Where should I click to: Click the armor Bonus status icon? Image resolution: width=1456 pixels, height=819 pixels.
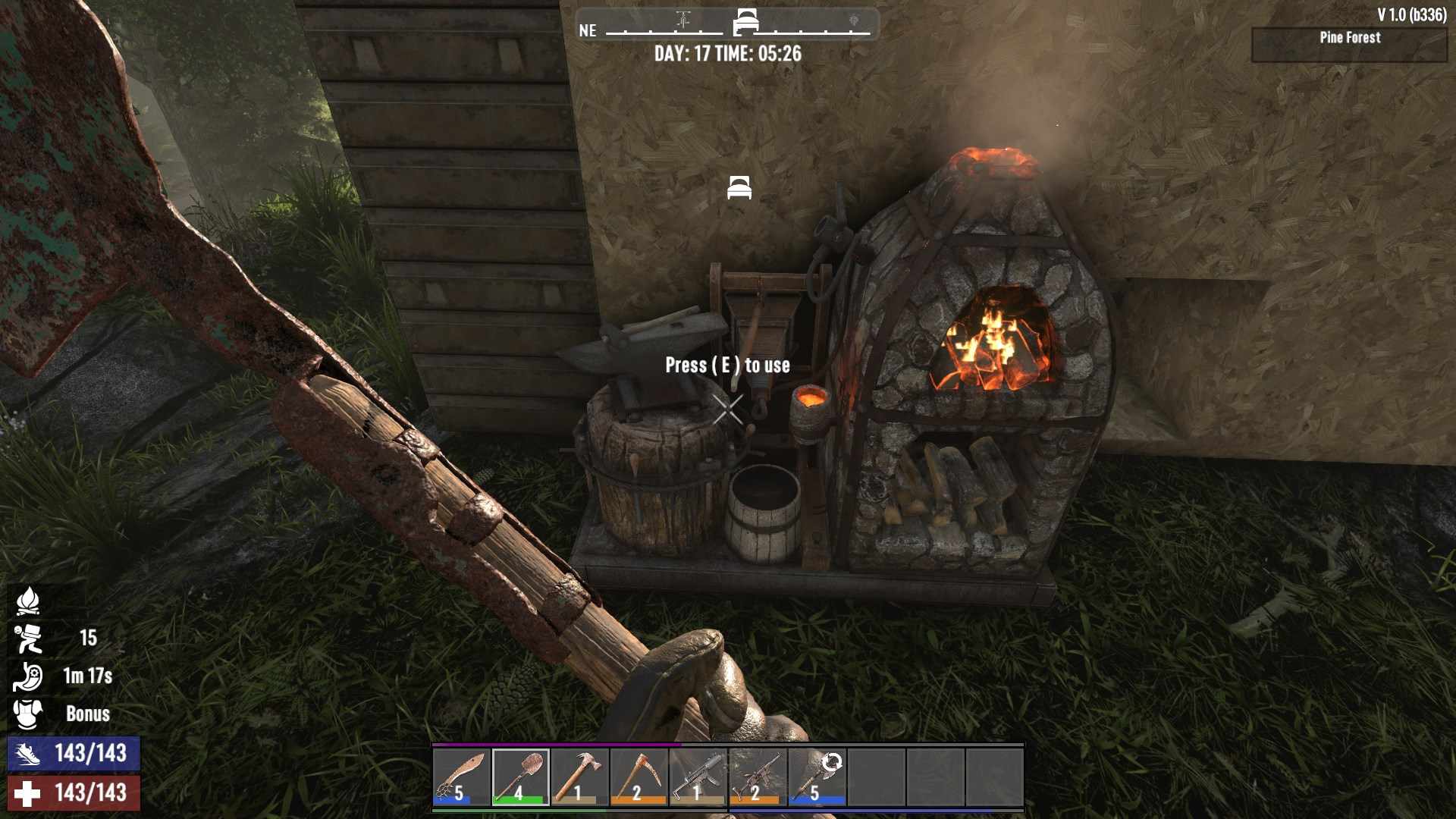[28, 714]
